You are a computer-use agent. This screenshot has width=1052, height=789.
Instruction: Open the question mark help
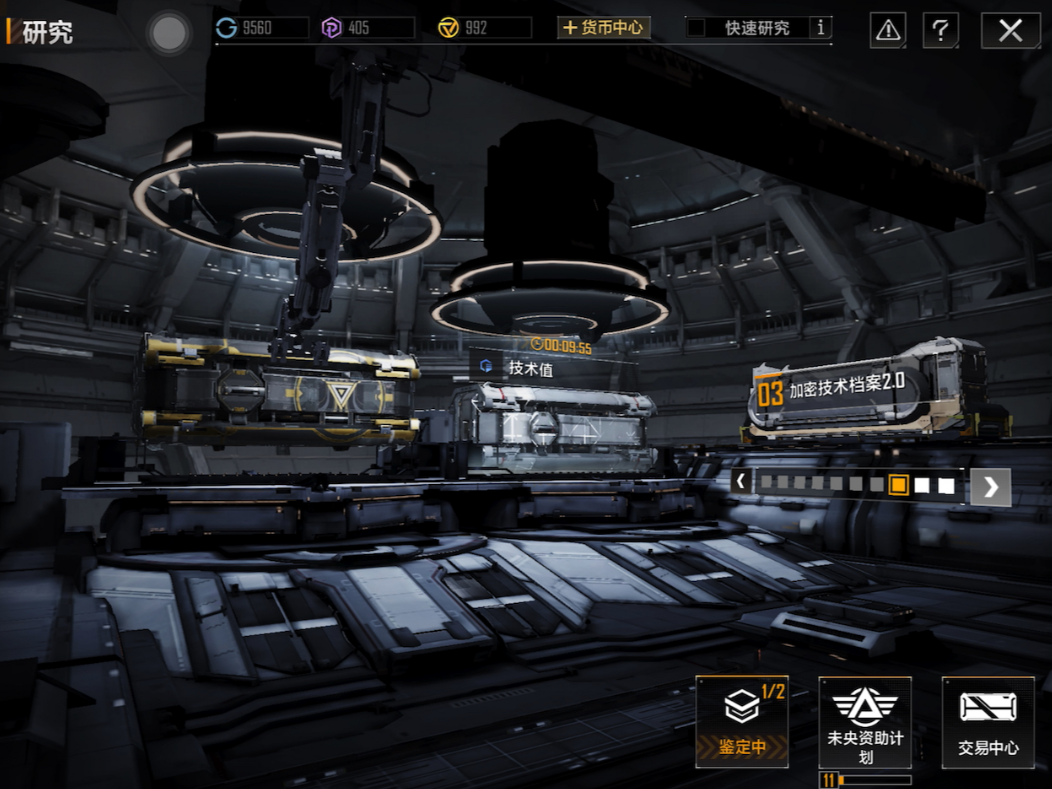pos(940,31)
